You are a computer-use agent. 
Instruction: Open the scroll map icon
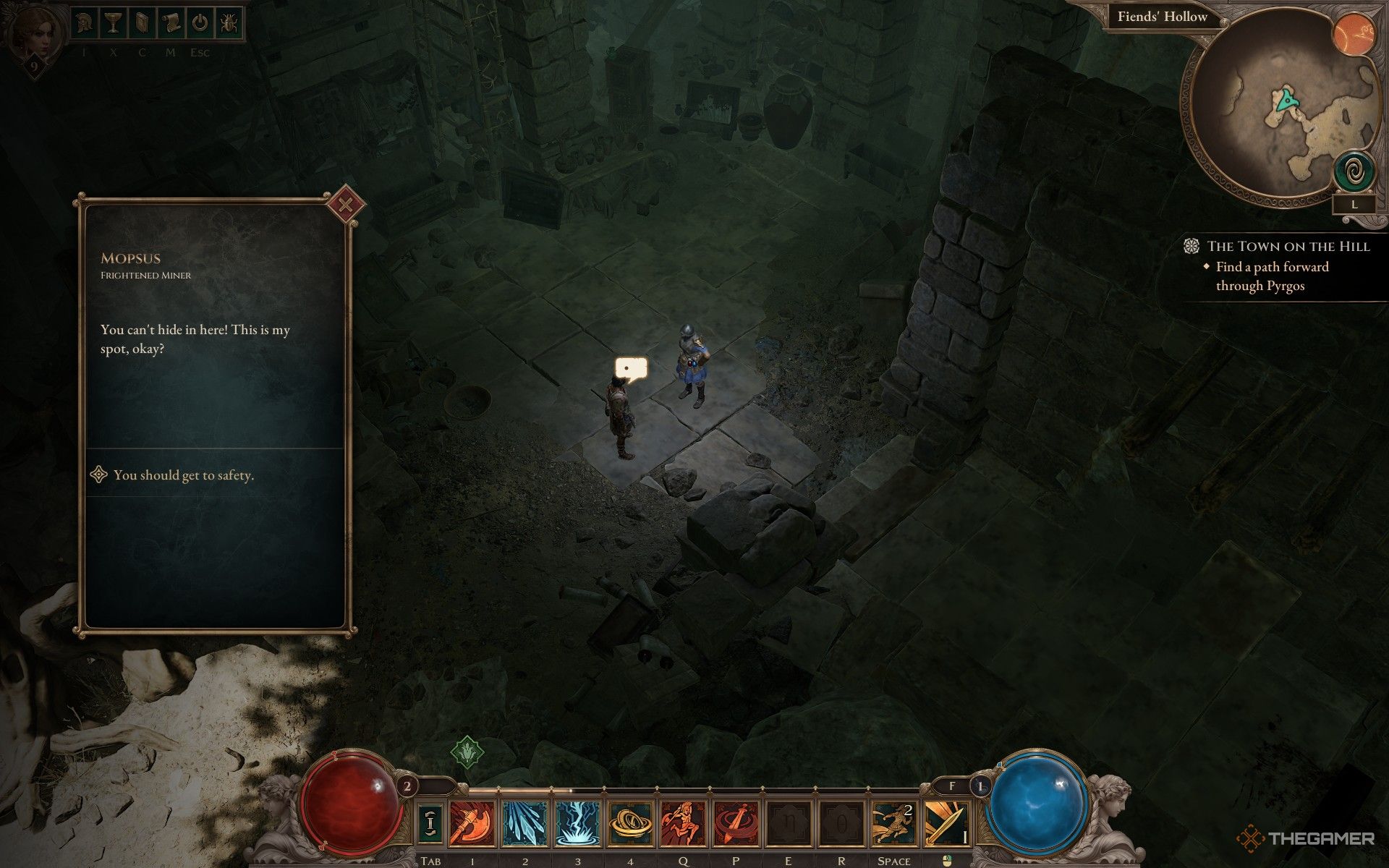click(171, 23)
